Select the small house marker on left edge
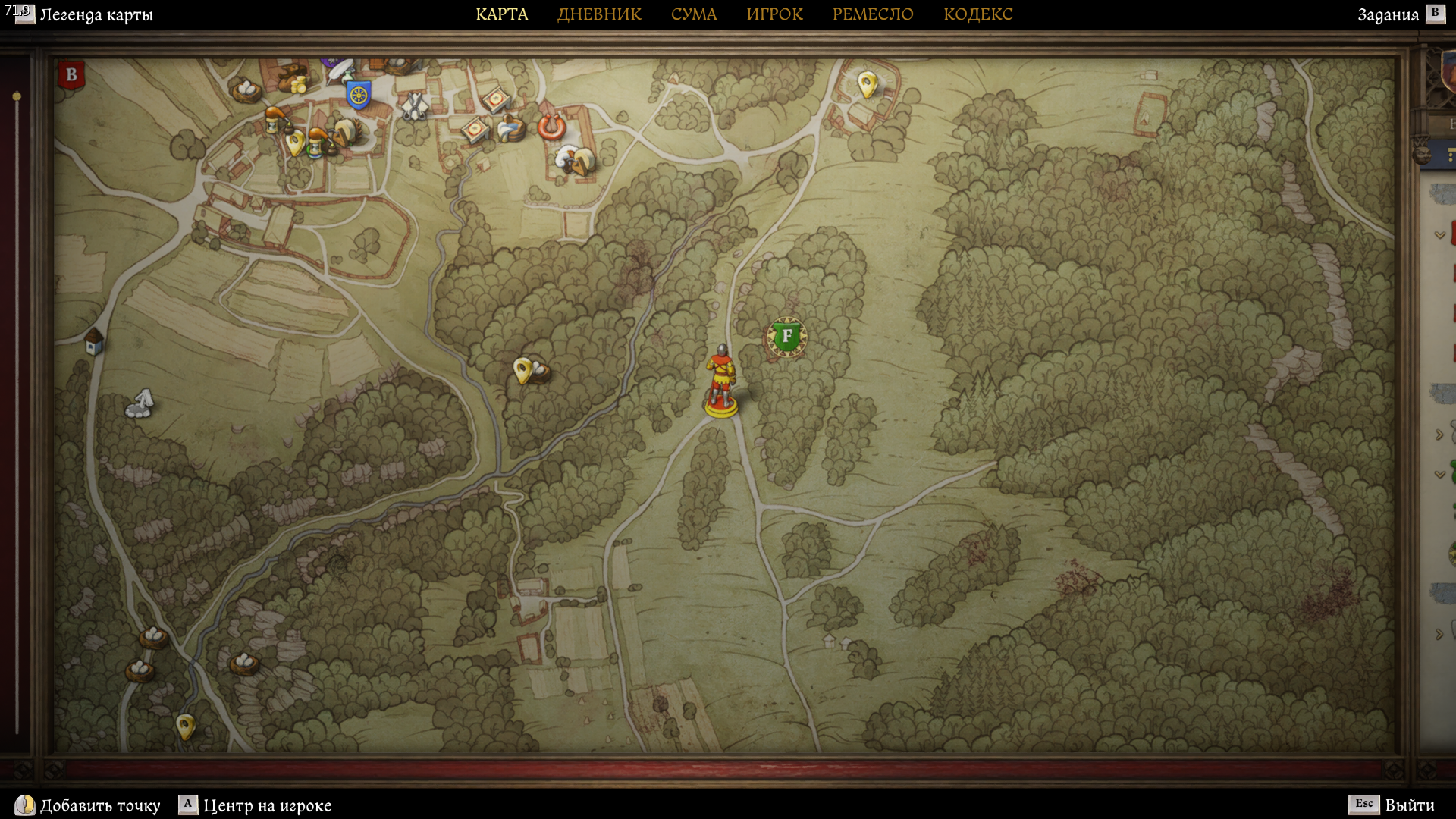Viewport: 1456px width, 819px height. 94,341
